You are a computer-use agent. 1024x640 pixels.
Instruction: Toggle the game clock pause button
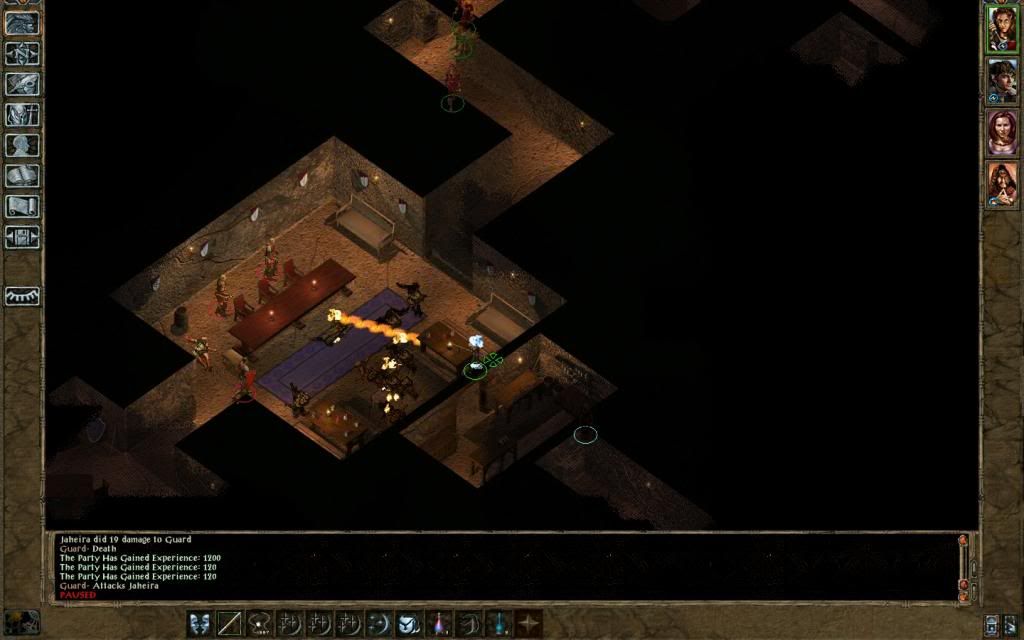pyautogui.click(x=21, y=621)
